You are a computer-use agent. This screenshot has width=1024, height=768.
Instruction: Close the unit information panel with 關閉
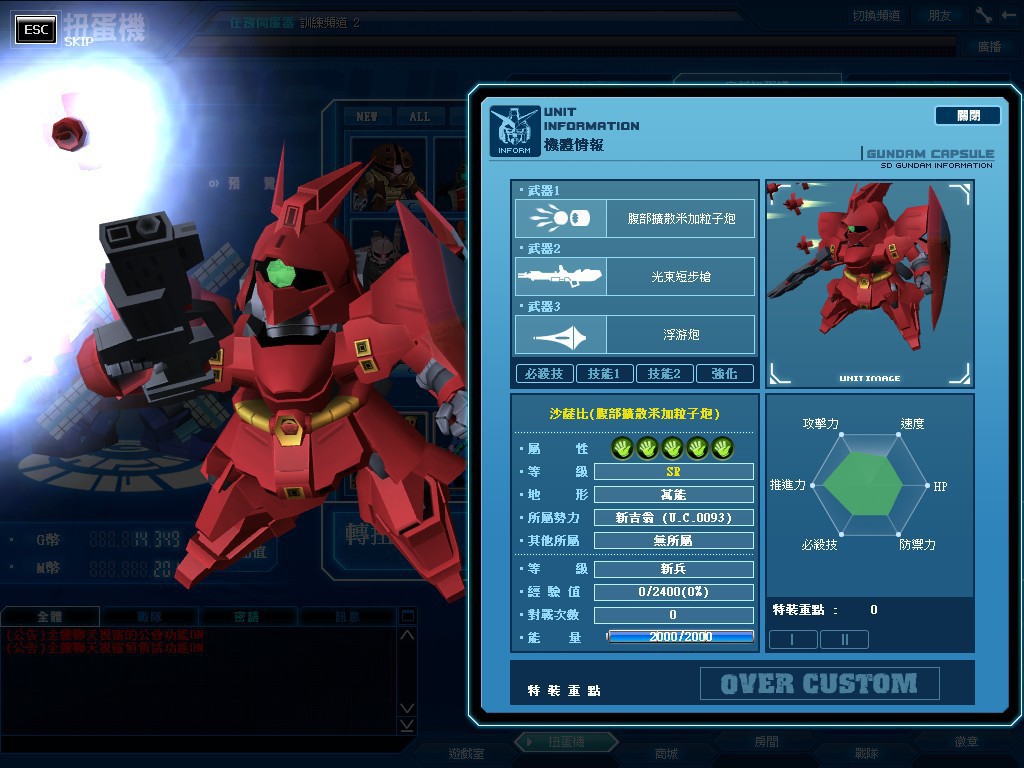967,116
